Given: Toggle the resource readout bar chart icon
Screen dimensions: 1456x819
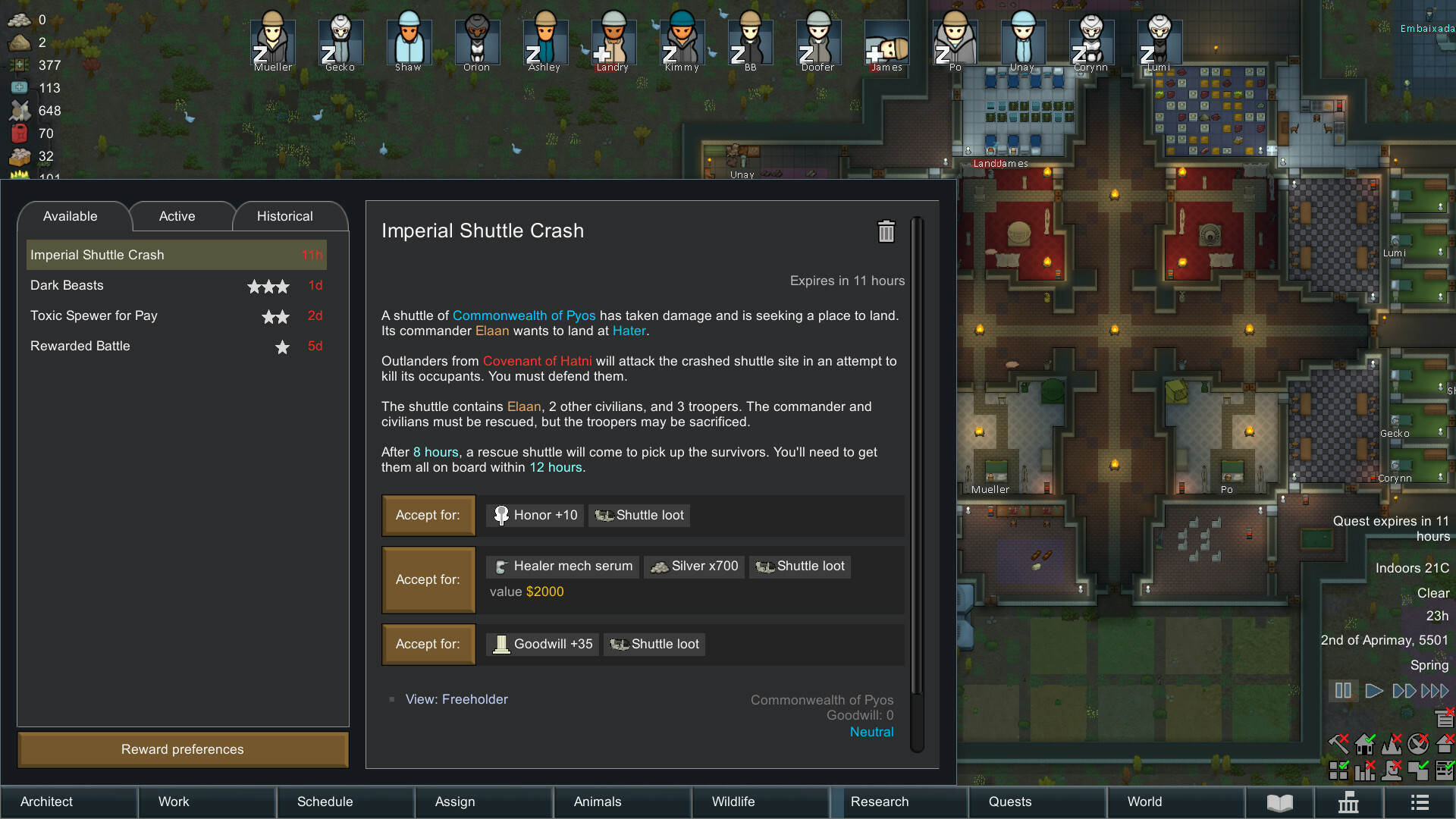Looking at the screenshot, I should 1365,770.
